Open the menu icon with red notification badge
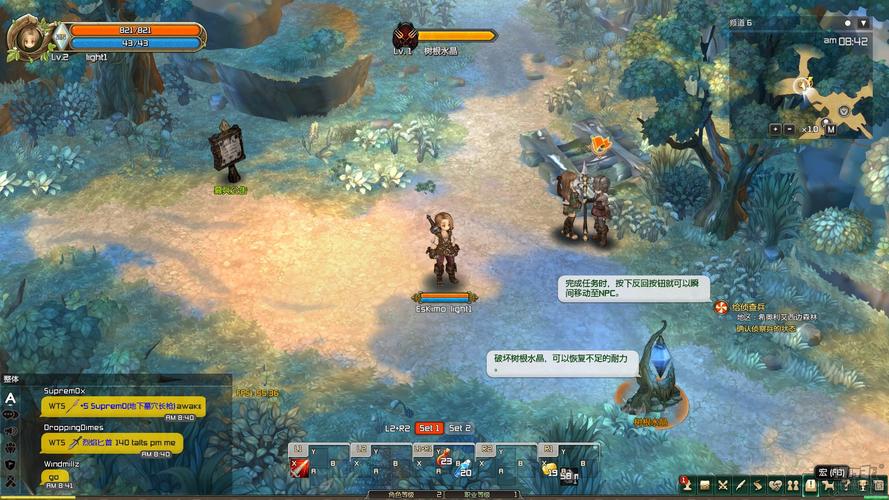Screen dimensions: 889x500 coord(685,485)
